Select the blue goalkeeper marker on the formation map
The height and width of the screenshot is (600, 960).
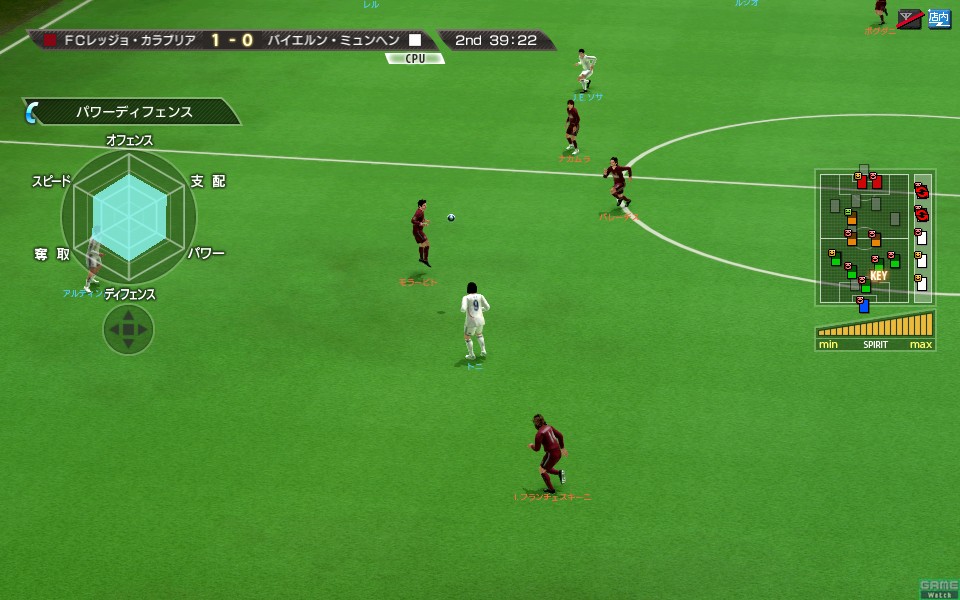point(864,305)
